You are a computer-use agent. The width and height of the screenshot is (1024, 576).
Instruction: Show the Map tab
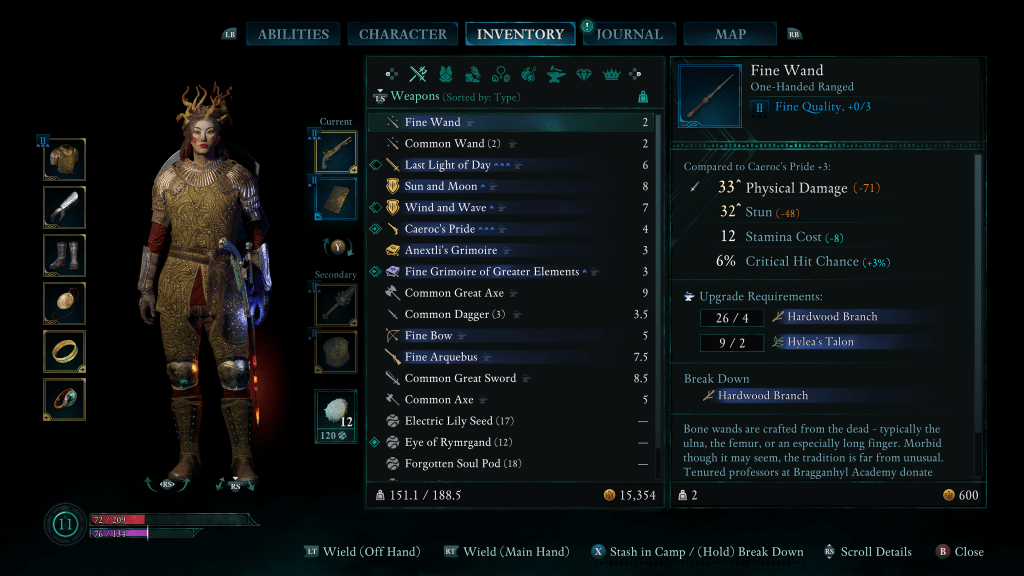click(730, 34)
